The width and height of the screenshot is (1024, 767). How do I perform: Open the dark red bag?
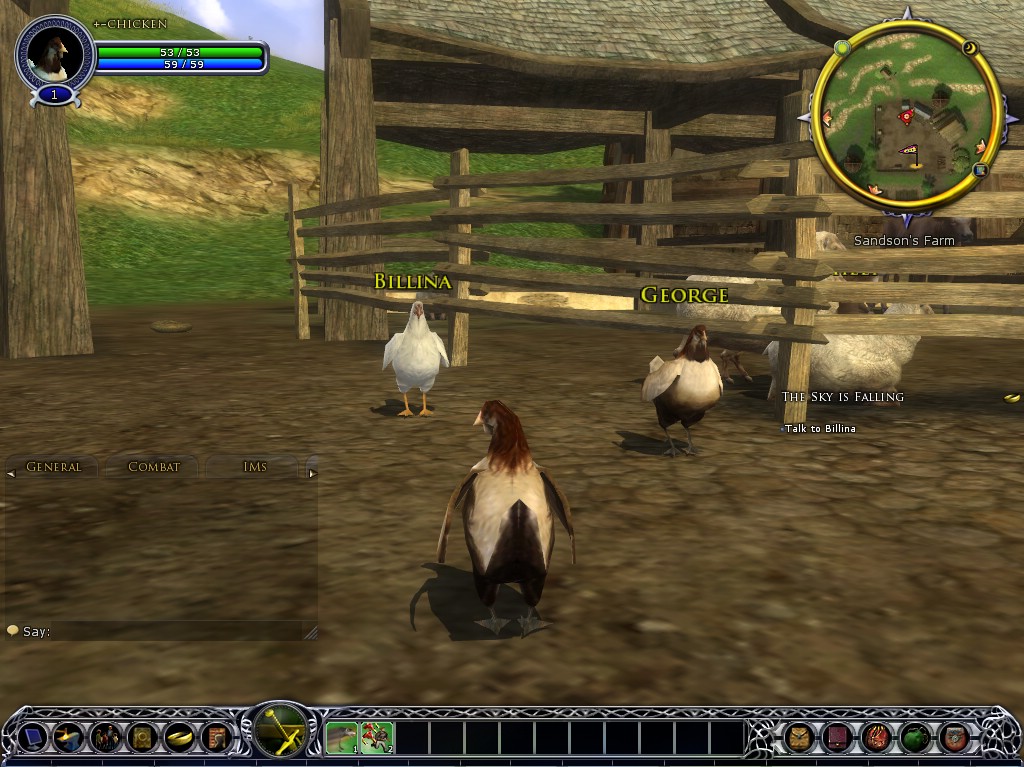[837, 738]
